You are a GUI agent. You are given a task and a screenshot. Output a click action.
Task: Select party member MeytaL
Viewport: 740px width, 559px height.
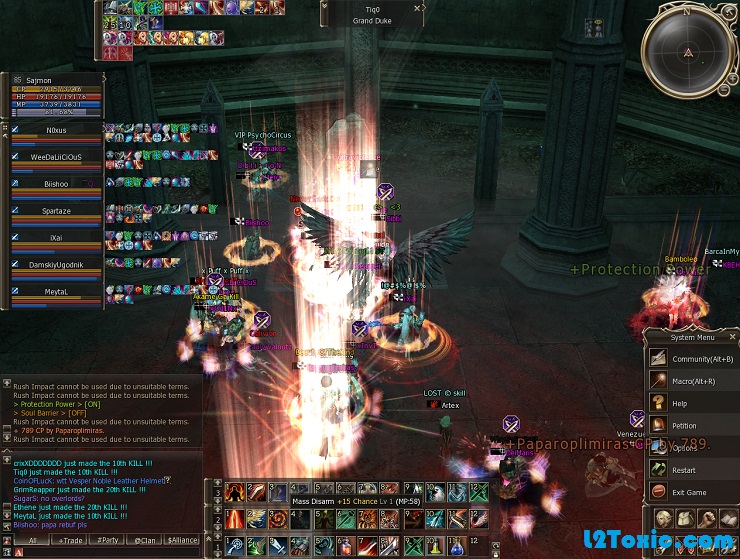coord(56,292)
